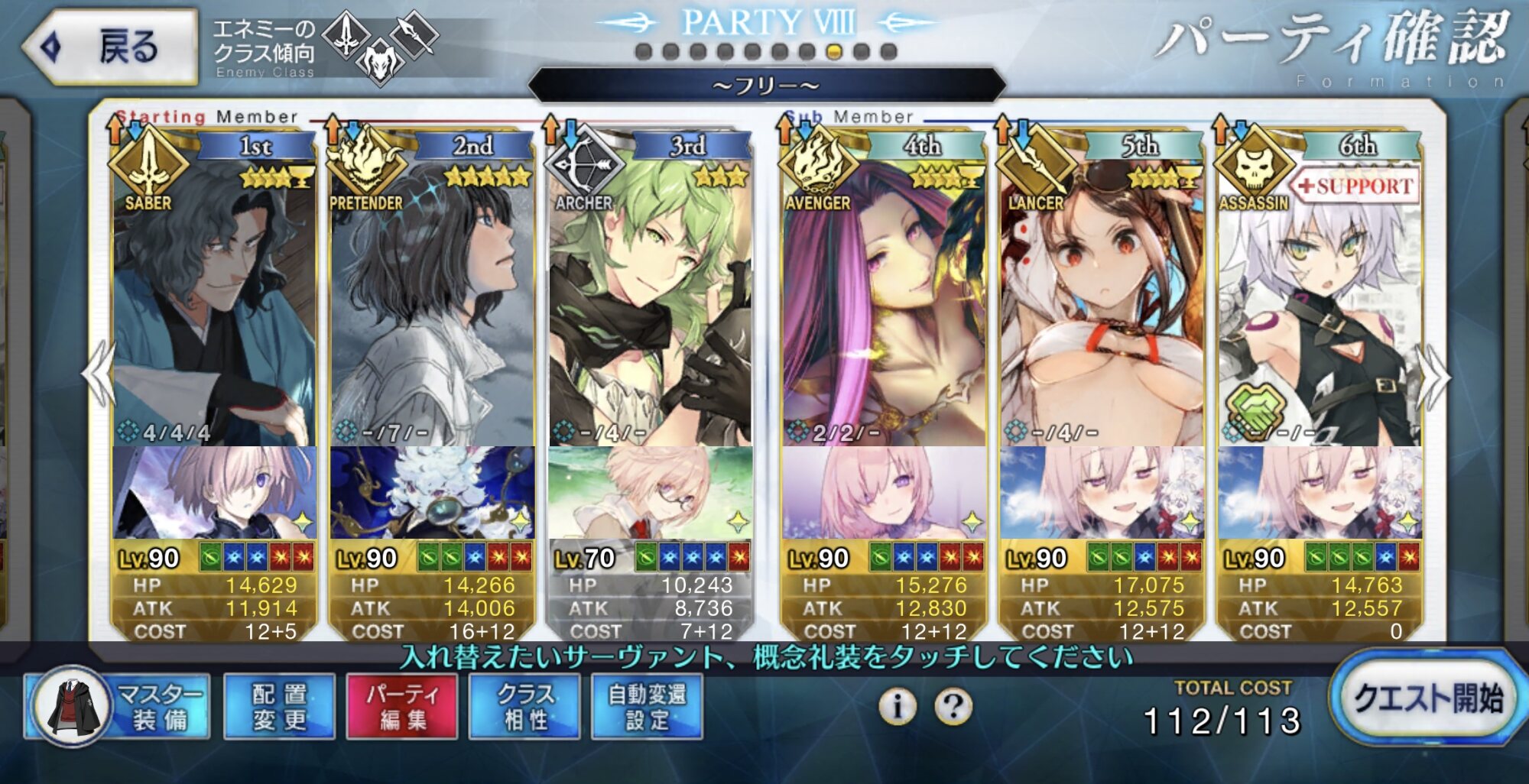Click the info "i" button
Image resolution: width=1529 pixels, height=784 pixels.
point(898,705)
